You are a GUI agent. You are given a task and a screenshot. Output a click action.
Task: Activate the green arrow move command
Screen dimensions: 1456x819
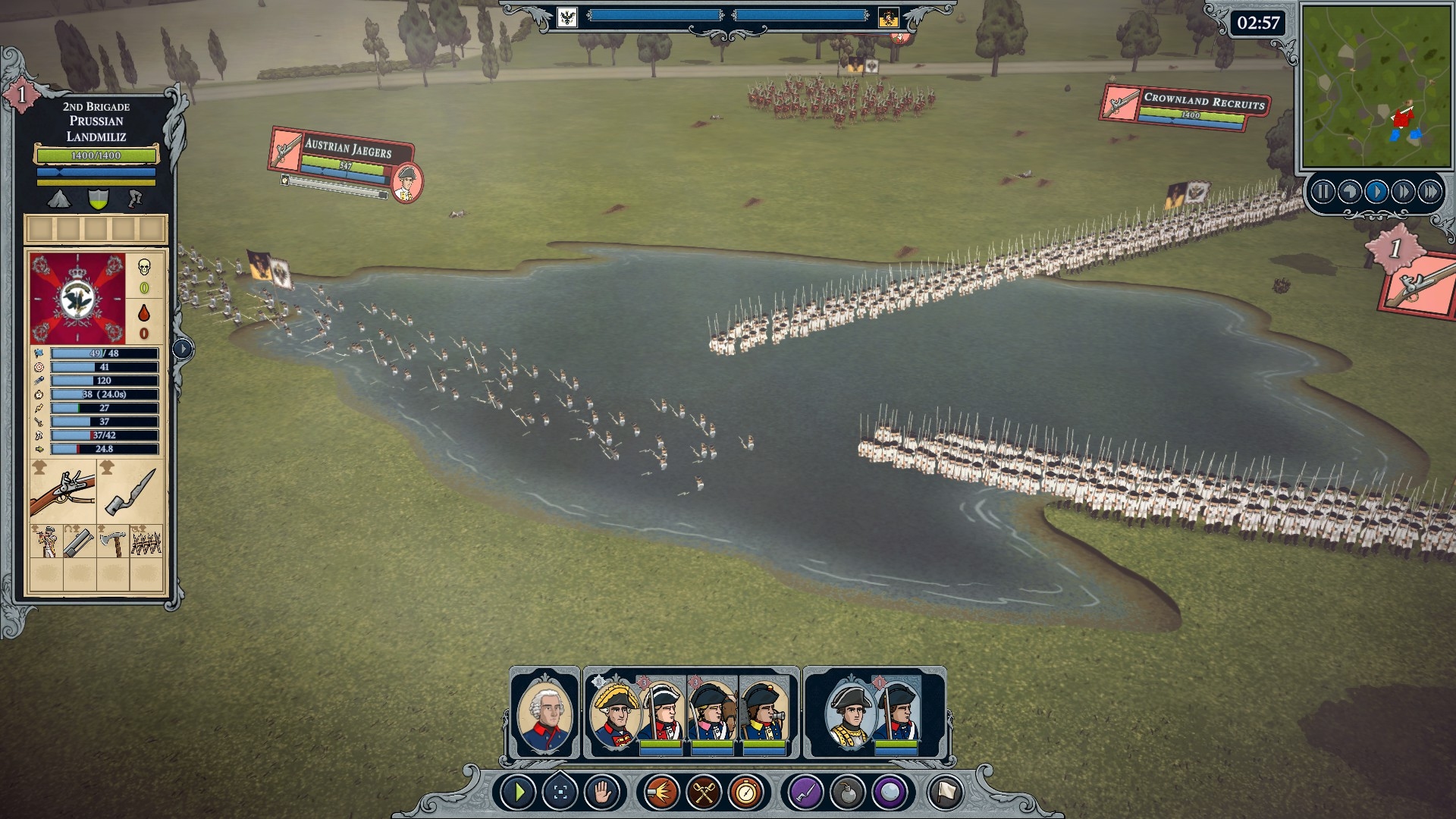(519, 793)
